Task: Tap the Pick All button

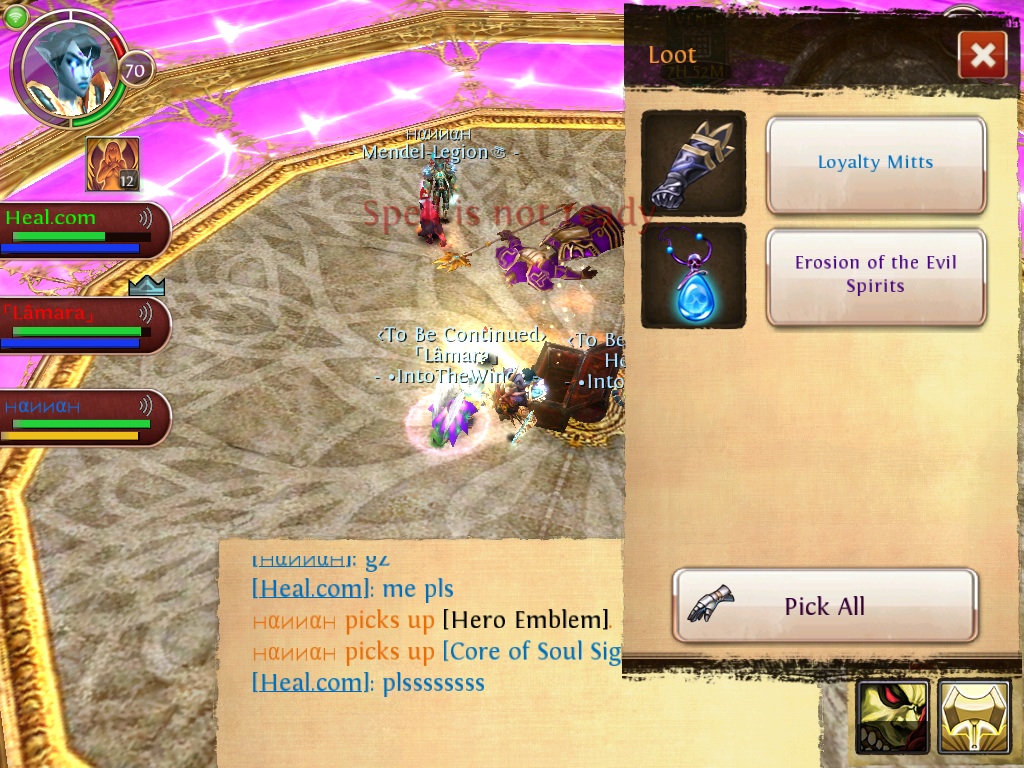Action: click(824, 605)
